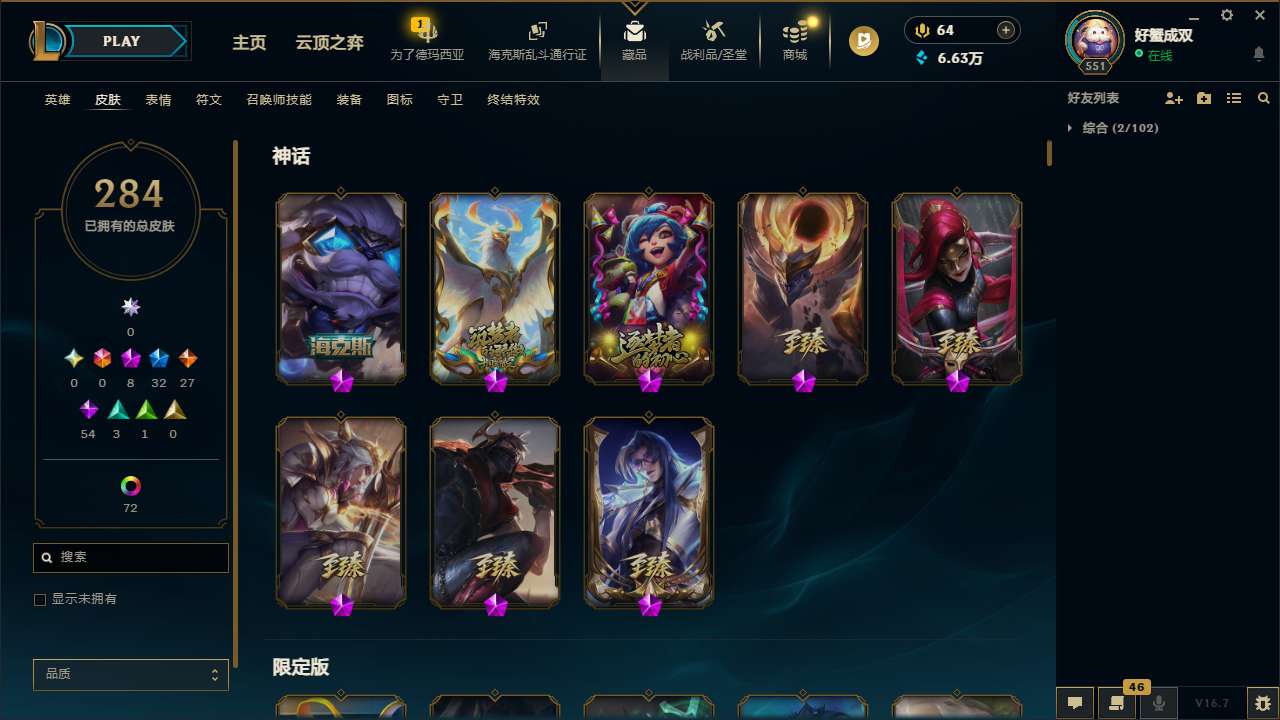点击好友列表中的添加好友图标

point(1174,98)
